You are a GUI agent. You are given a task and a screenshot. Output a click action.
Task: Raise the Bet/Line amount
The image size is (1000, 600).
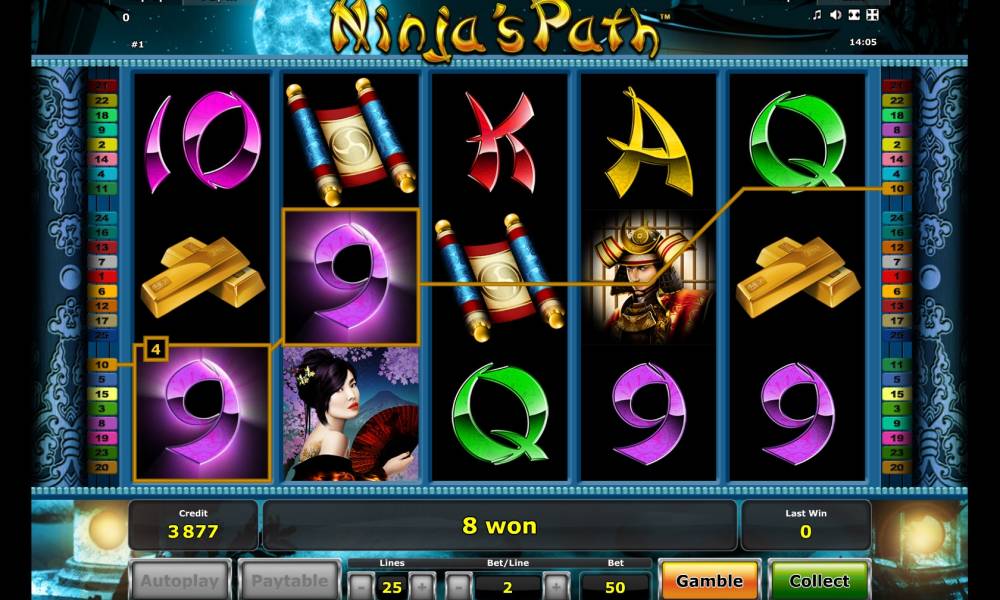point(557,585)
